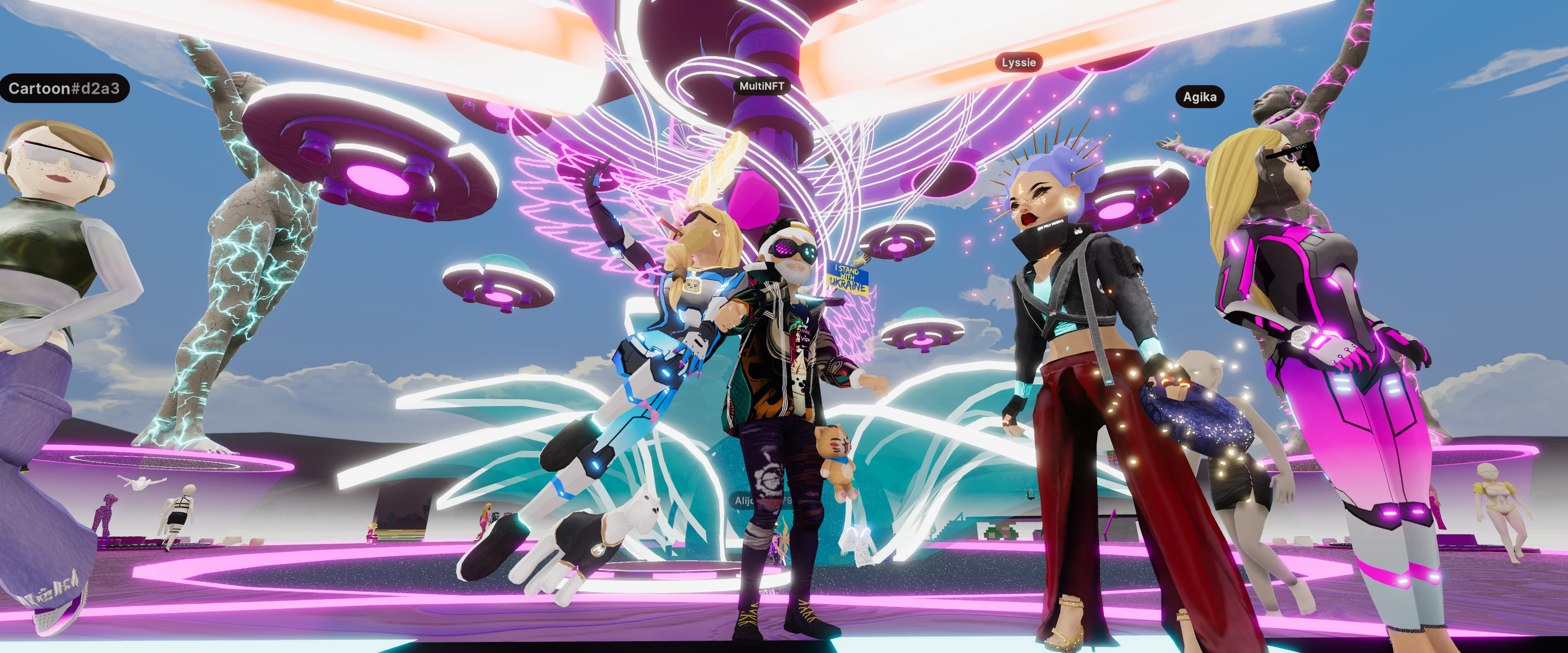The height and width of the screenshot is (653, 1568).
Task: Open Lyssie's player name label
Action: [x=1018, y=62]
